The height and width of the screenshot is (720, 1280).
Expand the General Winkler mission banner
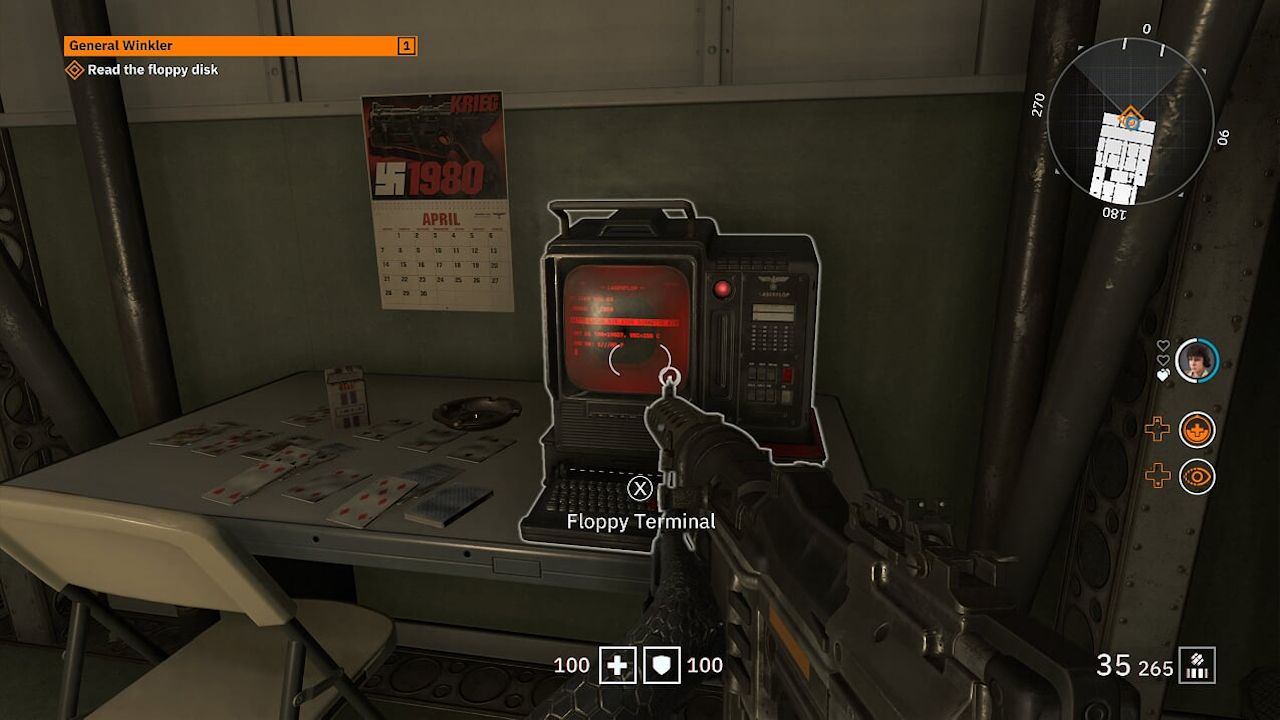click(240, 46)
